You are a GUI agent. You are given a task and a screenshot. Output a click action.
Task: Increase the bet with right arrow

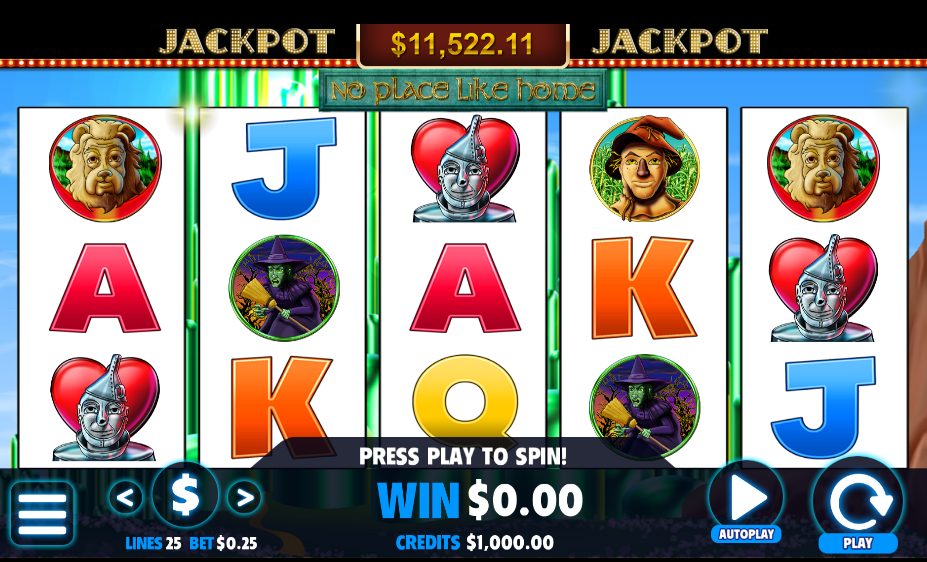244,496
